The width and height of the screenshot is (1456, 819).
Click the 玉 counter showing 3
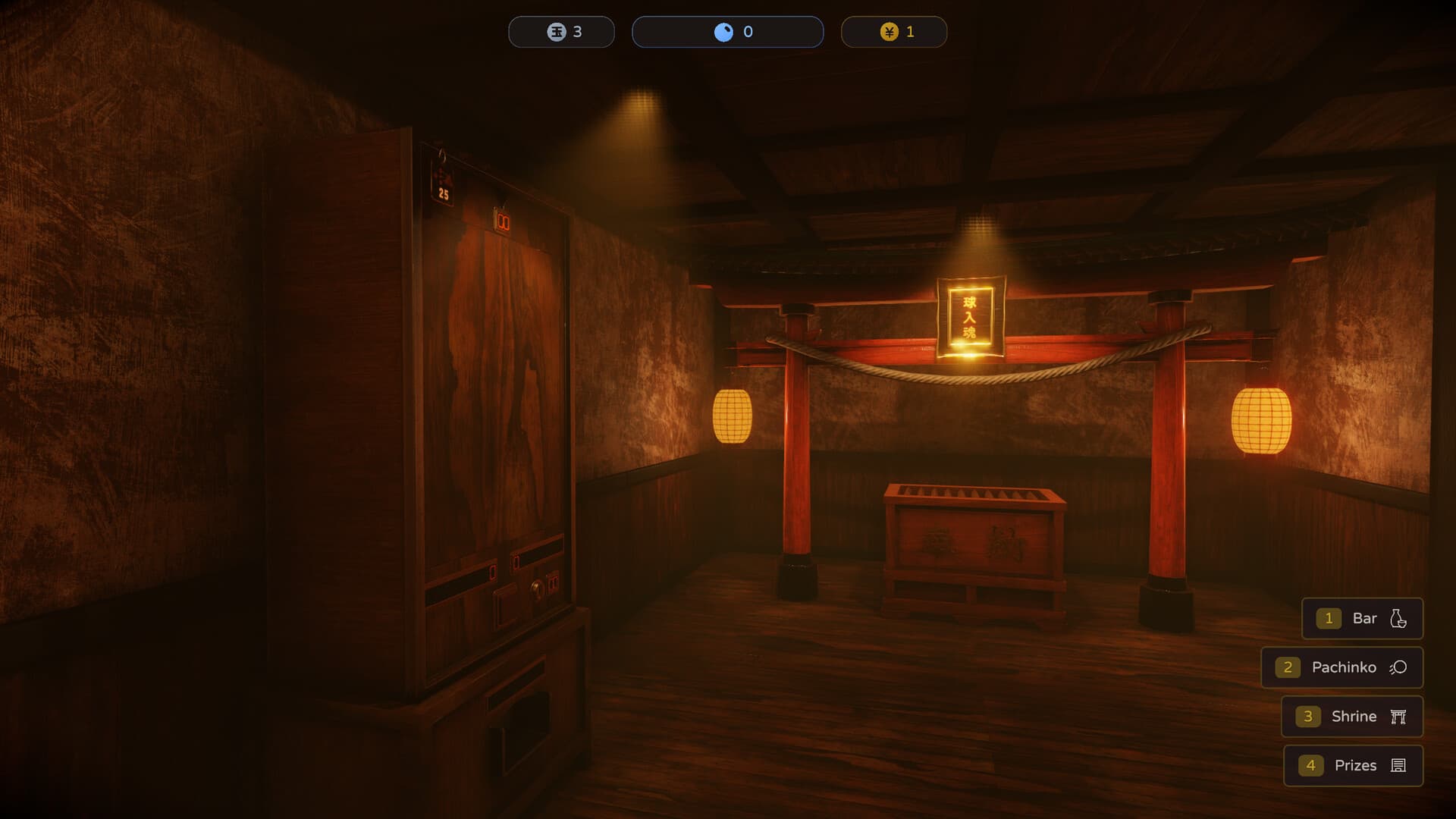click(x=561, y=31)
